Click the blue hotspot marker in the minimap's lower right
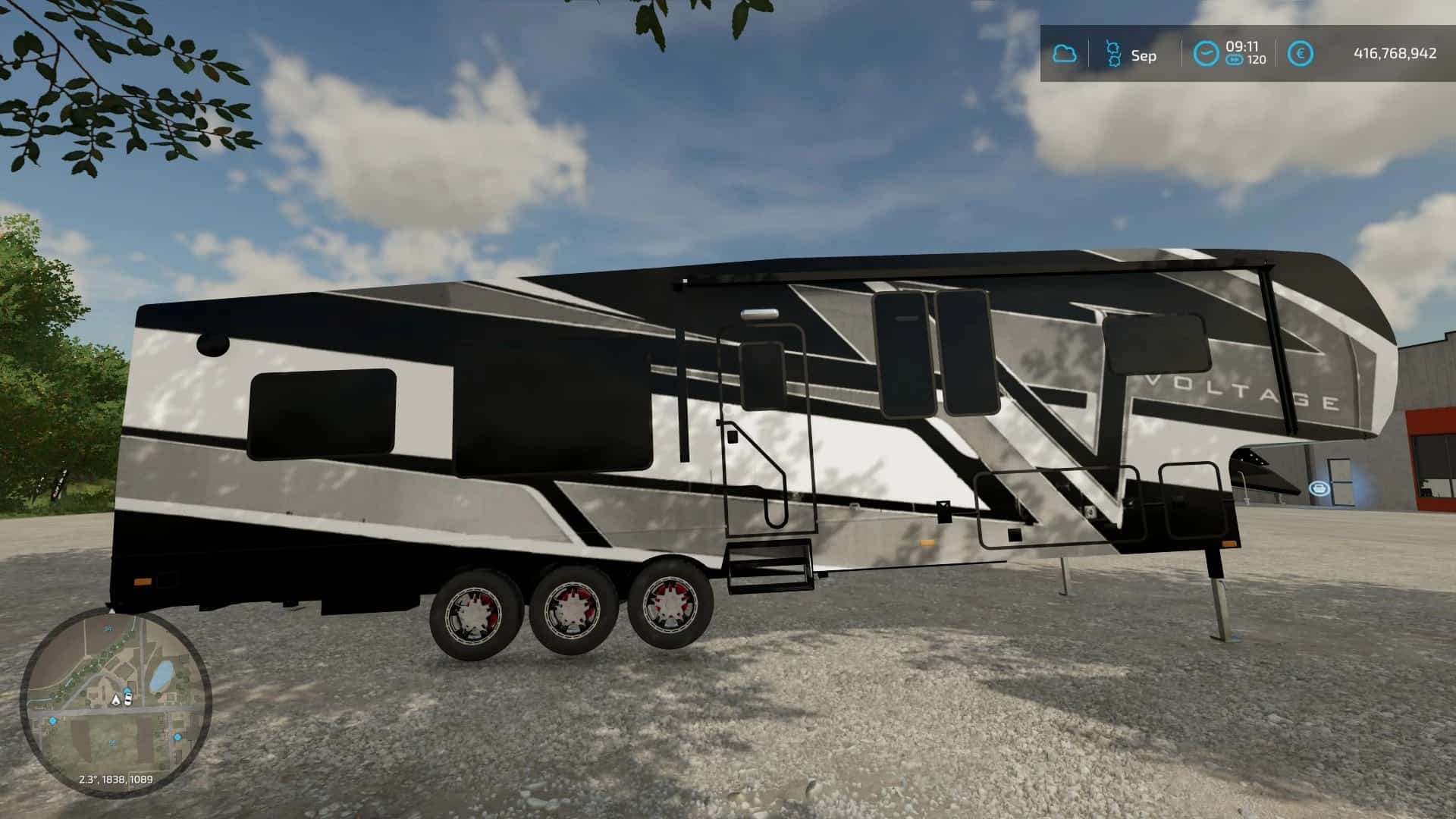The height and width of the screenshot is (819, 1456). point(177,737)
